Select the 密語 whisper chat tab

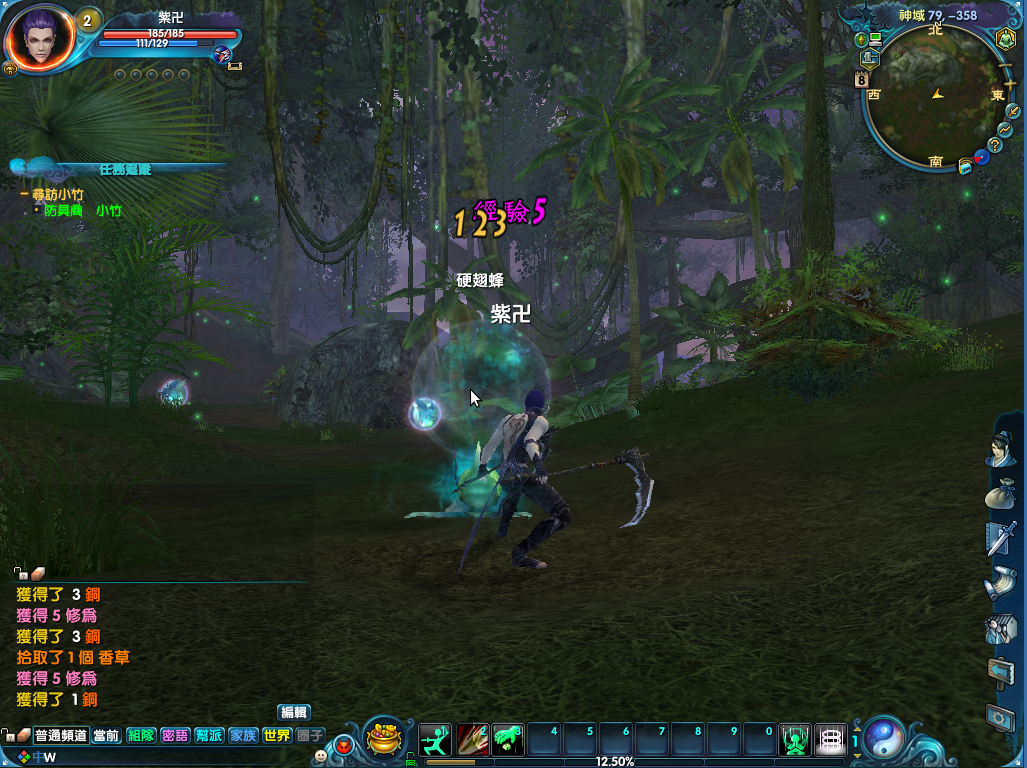(175, 735)
